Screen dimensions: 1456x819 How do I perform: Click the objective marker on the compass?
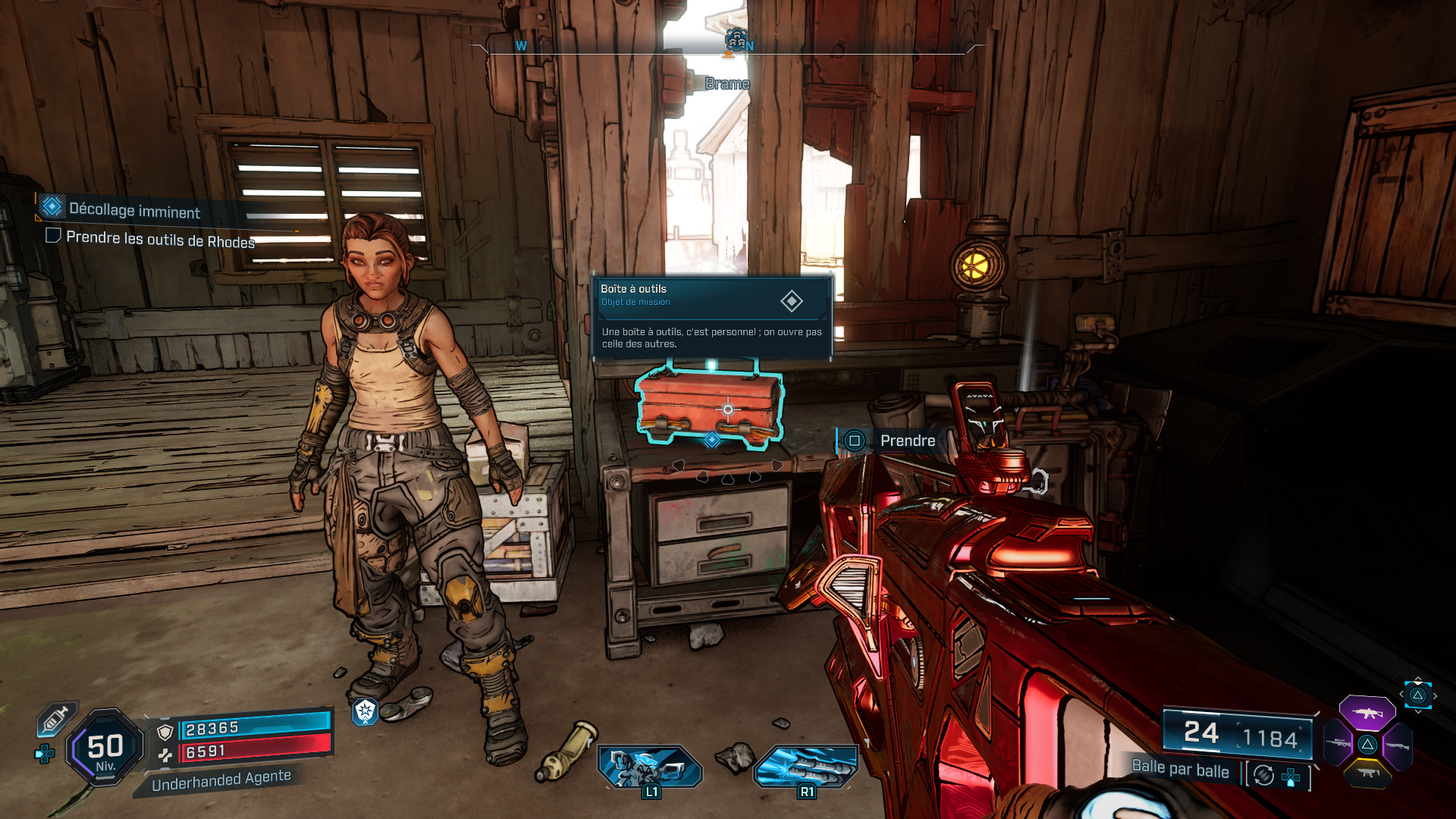click(736, 39)
